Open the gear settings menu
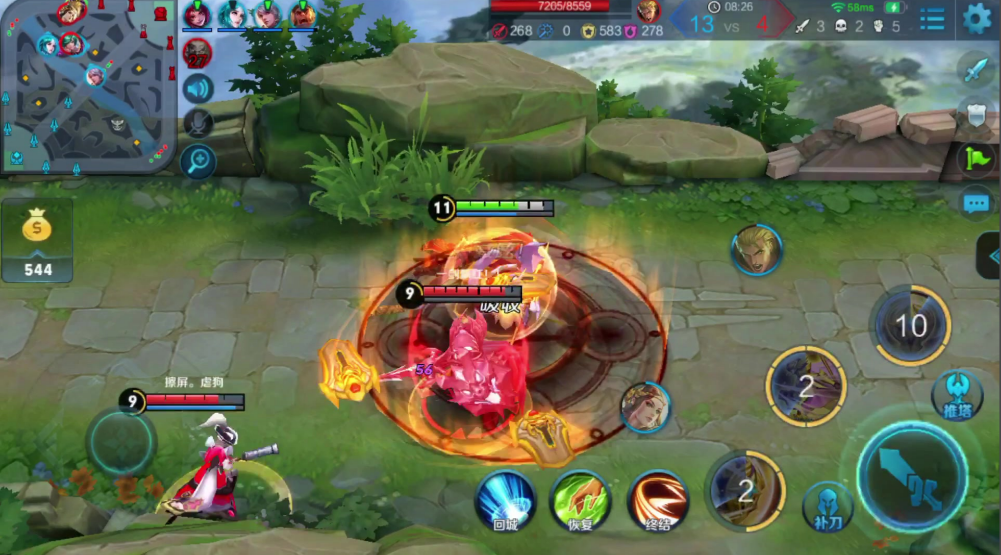 pyautogui.click(x=976, y=18)
